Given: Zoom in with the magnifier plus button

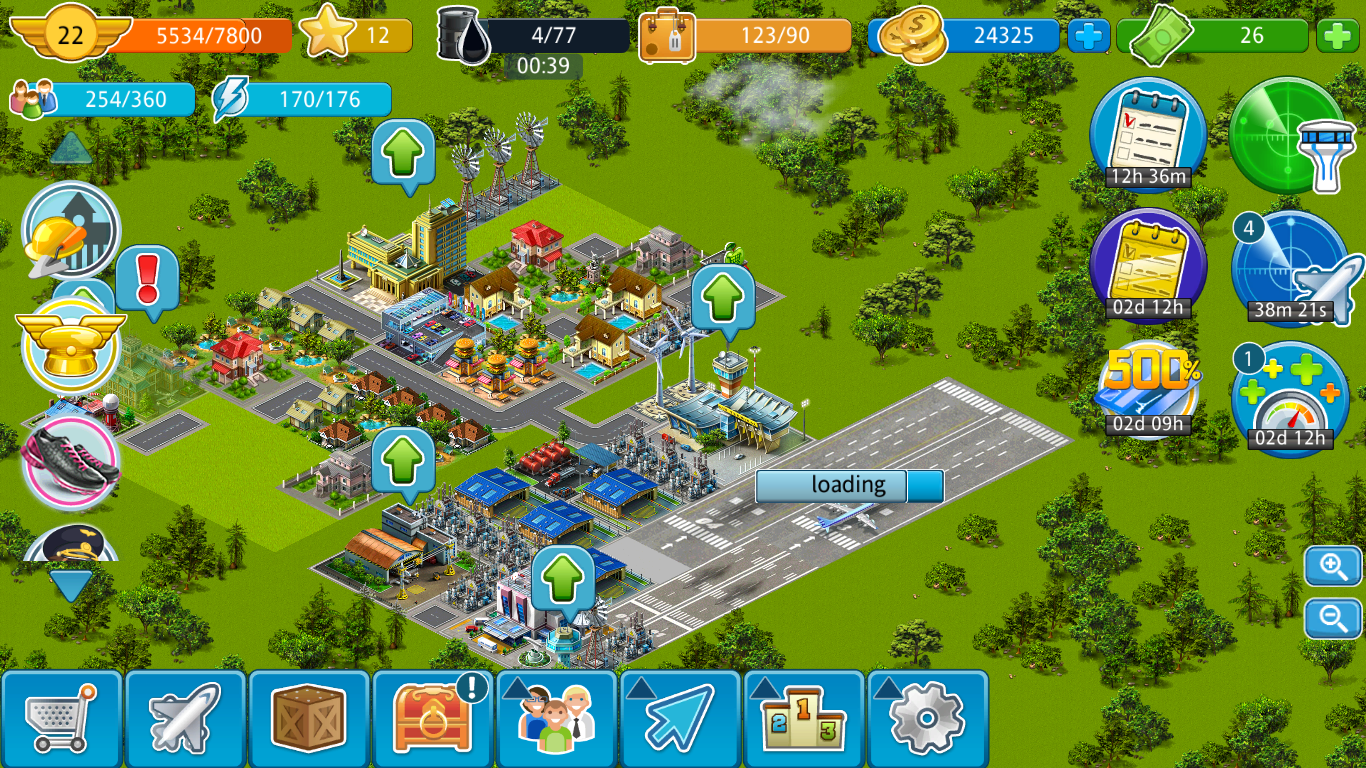Looking at the screenshot, I should pos(1333,567).
